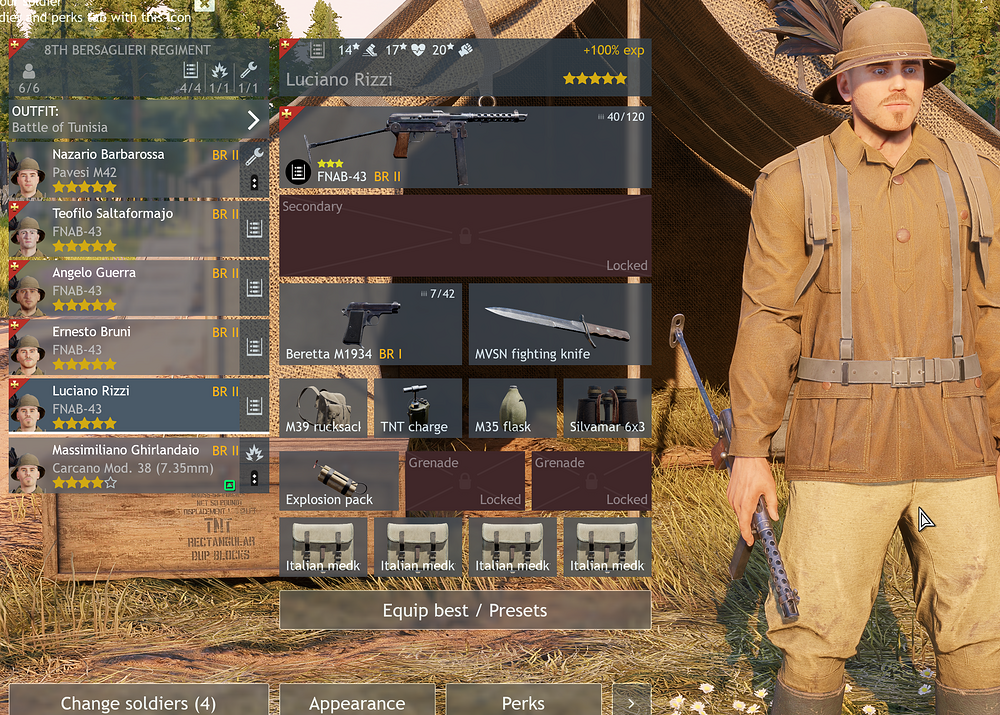This screenshot has width=1000, height=715.
Task: Select the Explosion pack slot
Action: (x=339, y=481)
